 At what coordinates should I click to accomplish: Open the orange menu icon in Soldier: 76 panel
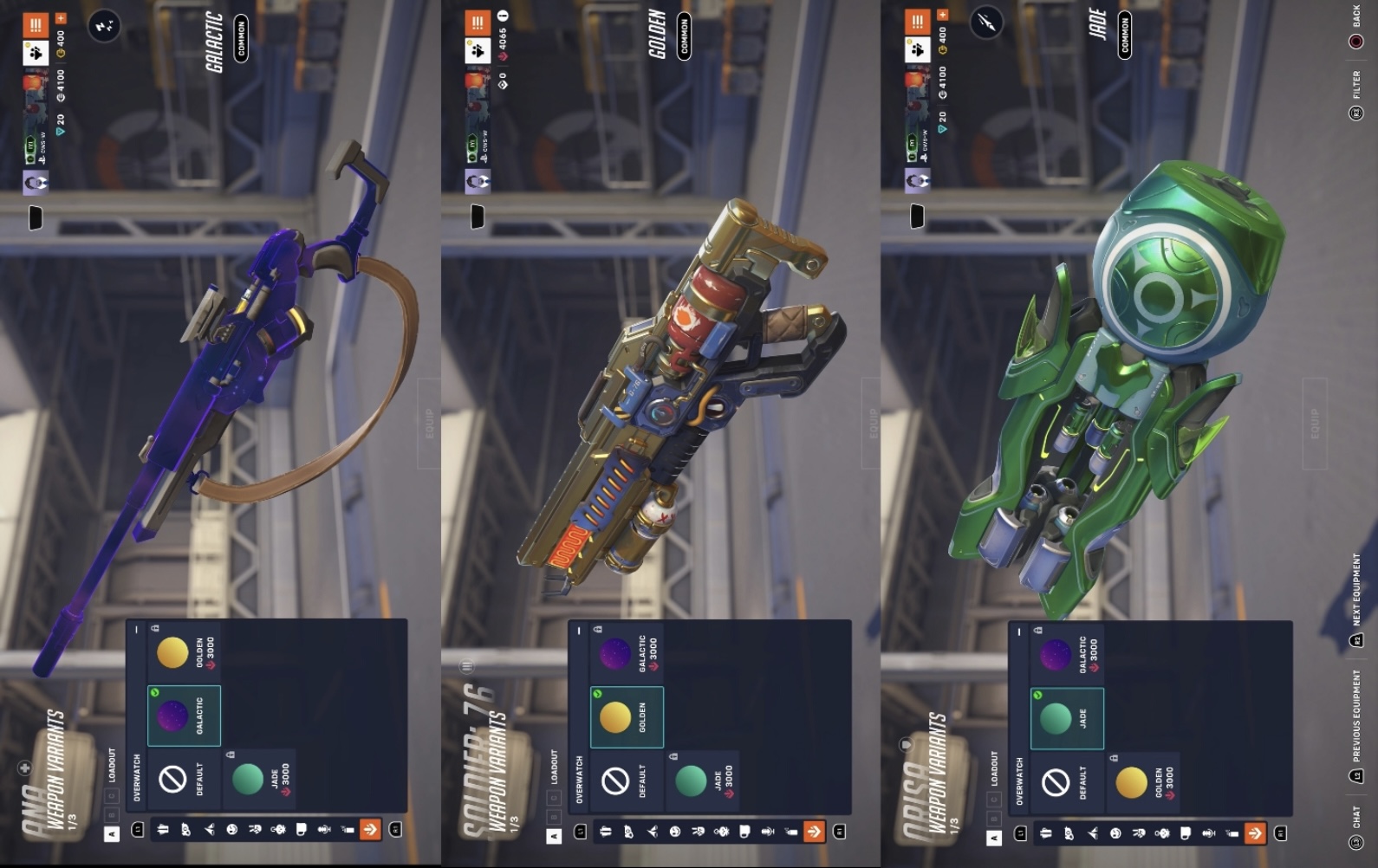(477, 23)
